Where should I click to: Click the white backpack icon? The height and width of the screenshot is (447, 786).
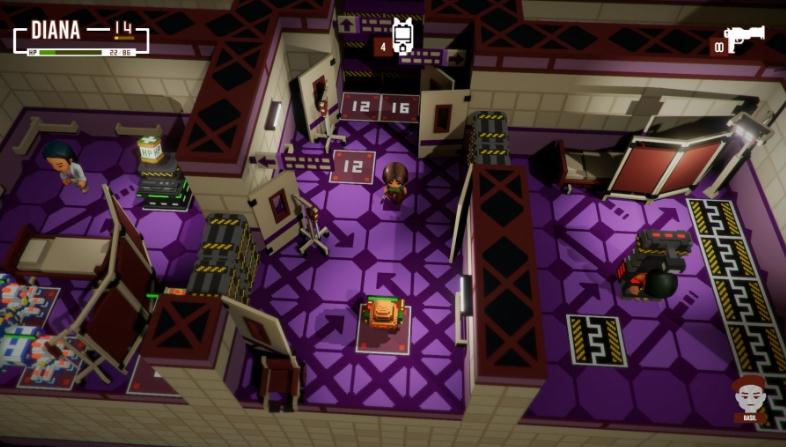402,36
